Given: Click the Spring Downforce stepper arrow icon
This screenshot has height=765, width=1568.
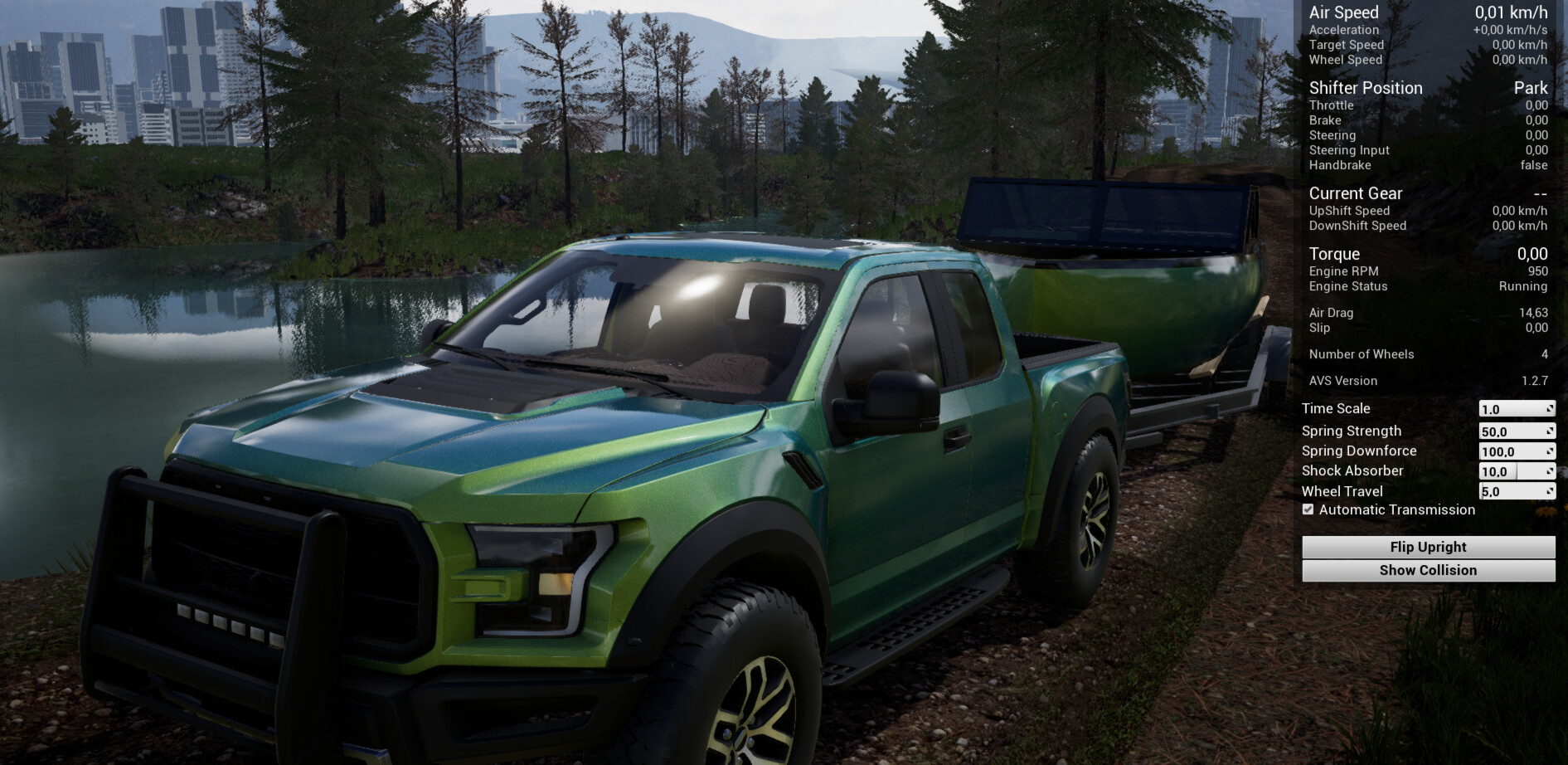Looking at the screenshot, I should coord(1549,451).
